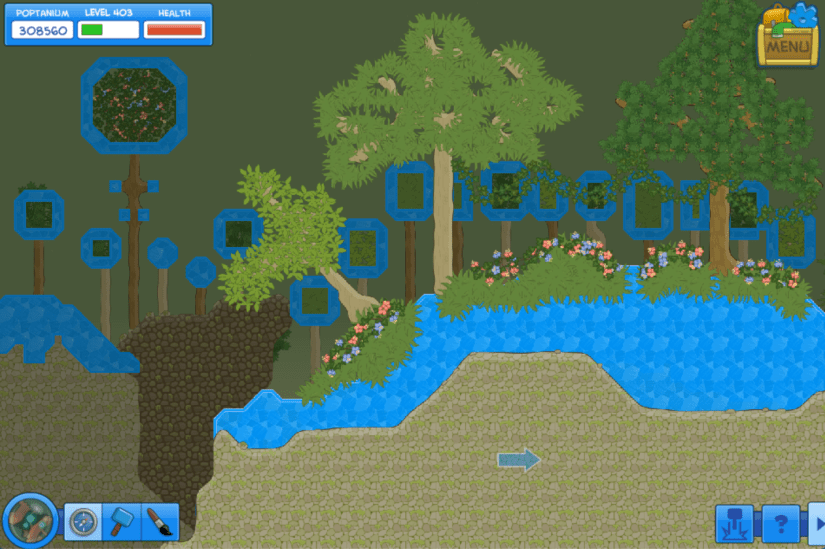This screenshot has height=549, width=825.
Task: Choose the blue hammer tool
Action: coord(121,522)
